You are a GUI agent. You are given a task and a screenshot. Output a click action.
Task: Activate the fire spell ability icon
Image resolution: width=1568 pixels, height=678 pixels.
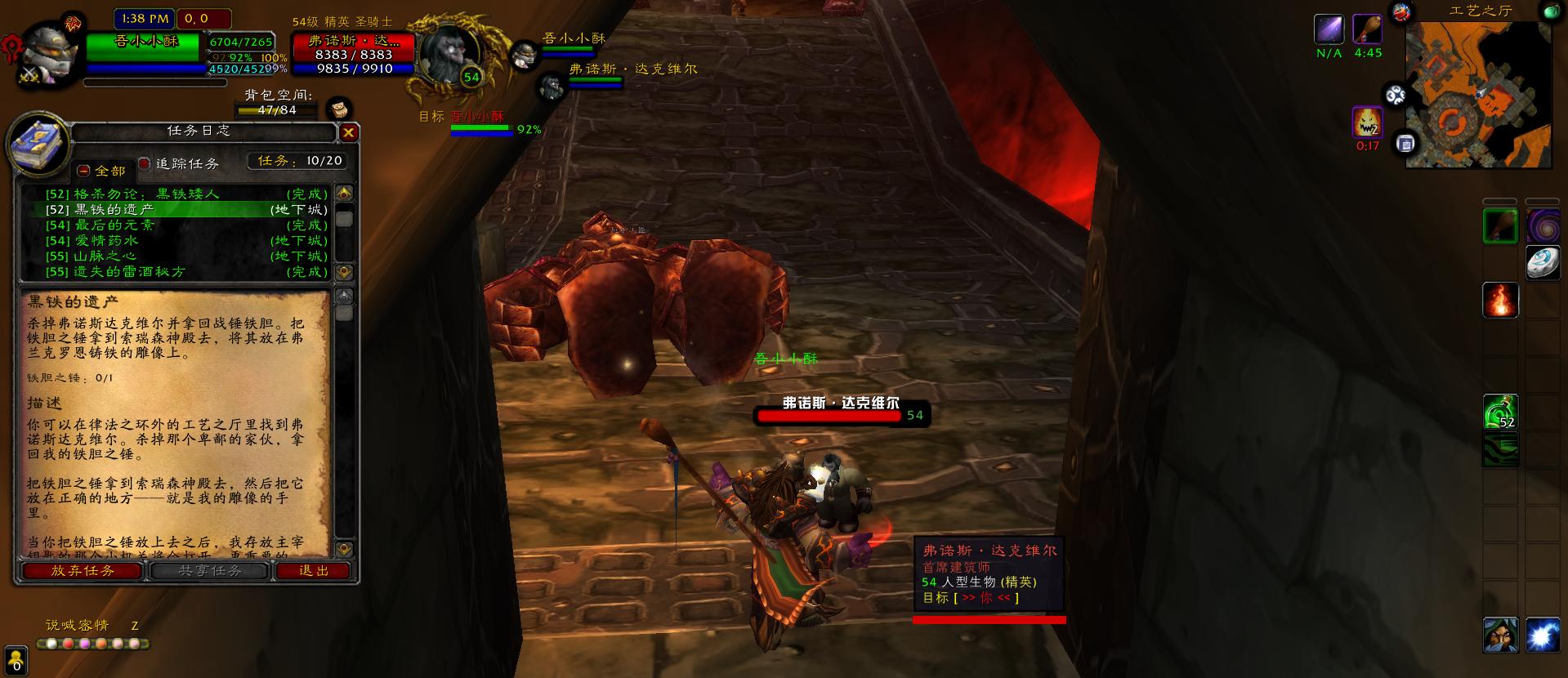(1500, 300)
